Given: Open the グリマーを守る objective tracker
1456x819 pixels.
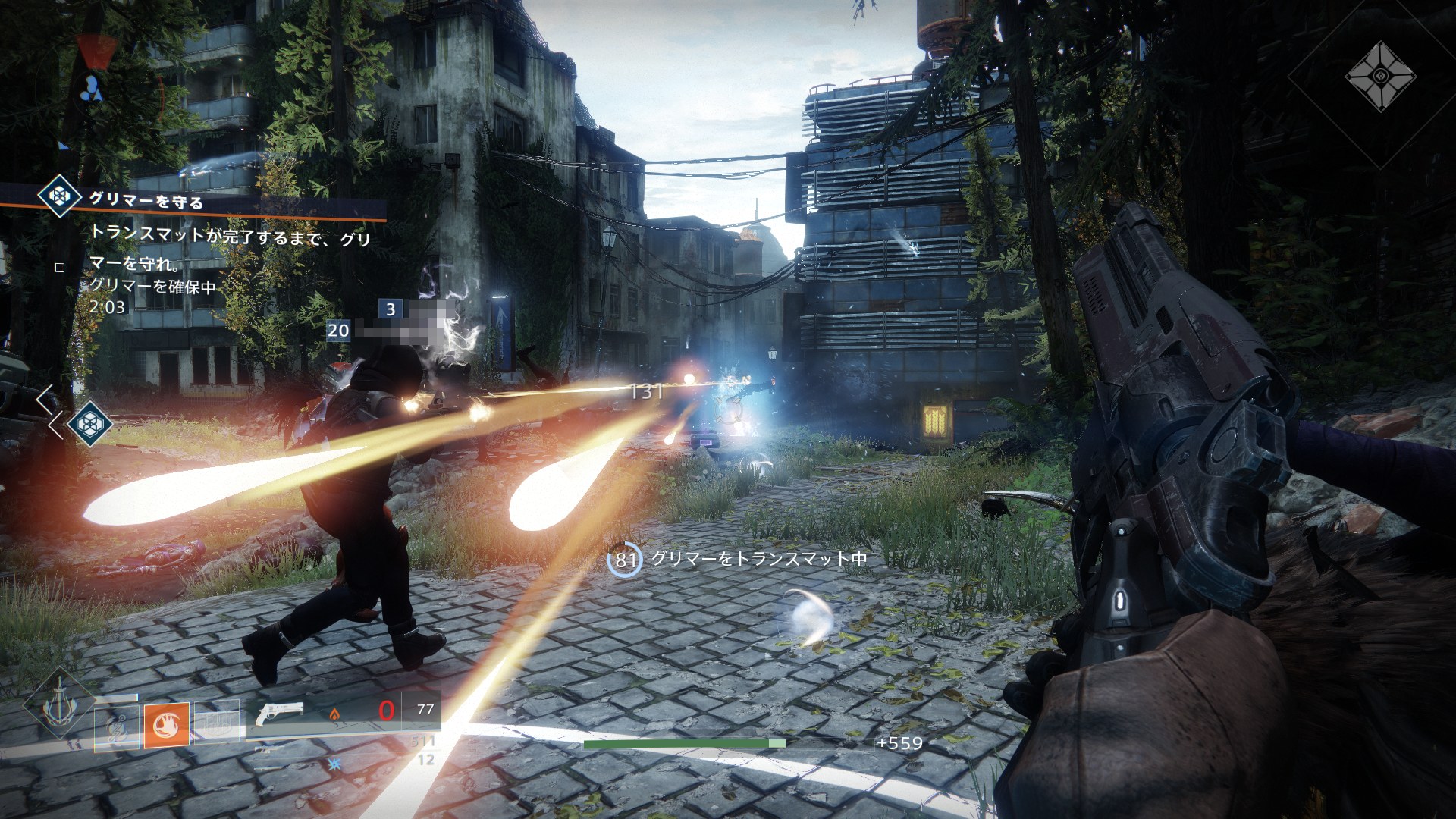Looking at the screenshot, I should tap(146, 202).
